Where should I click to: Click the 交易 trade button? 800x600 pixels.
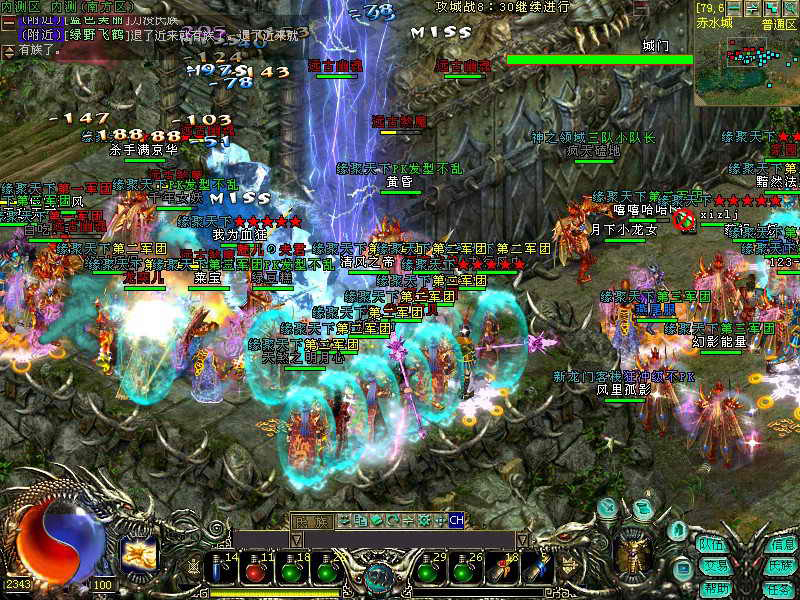pyautogui.click(x=712, y=566)
